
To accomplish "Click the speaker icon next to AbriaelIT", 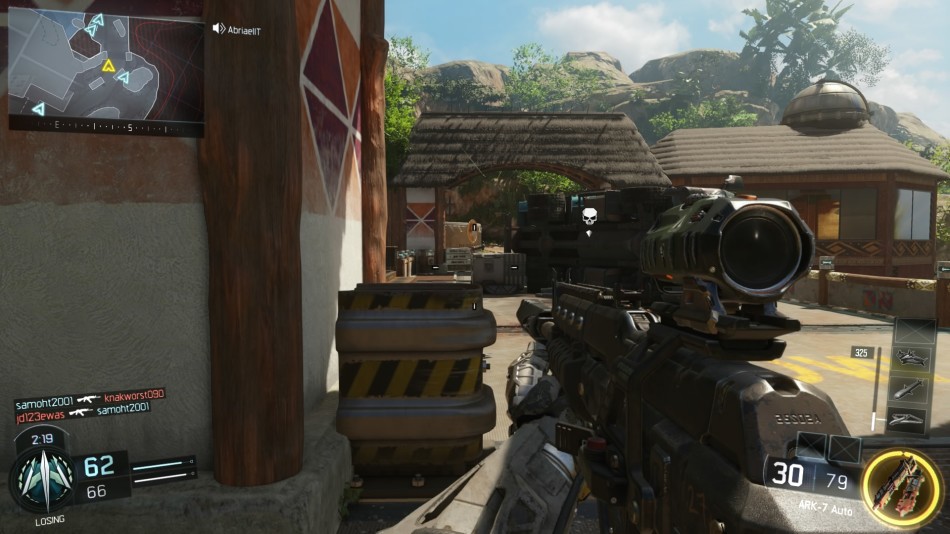I will tap(219, 29).
